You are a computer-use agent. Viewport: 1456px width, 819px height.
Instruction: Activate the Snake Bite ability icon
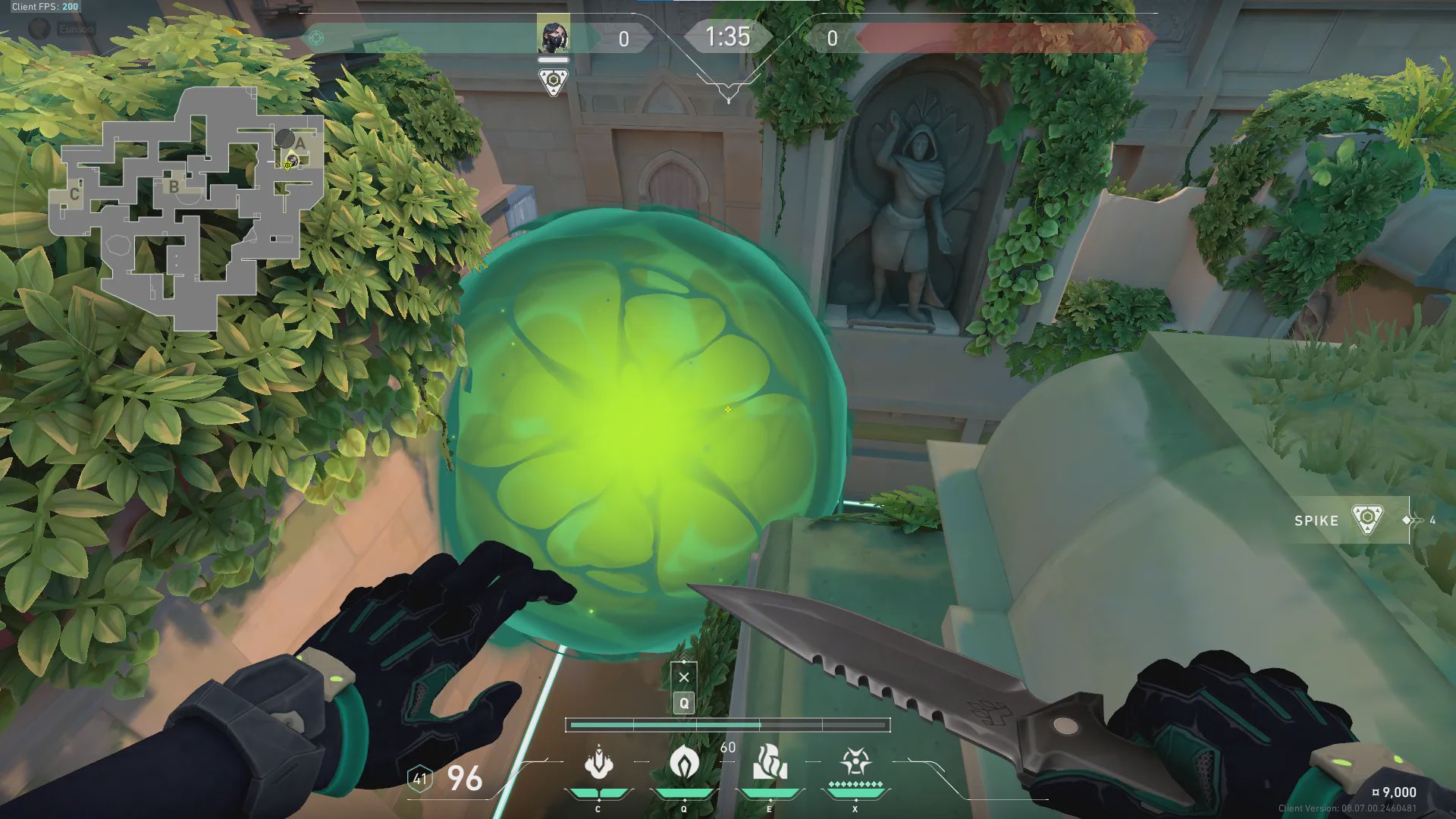[x=598, y=764]
